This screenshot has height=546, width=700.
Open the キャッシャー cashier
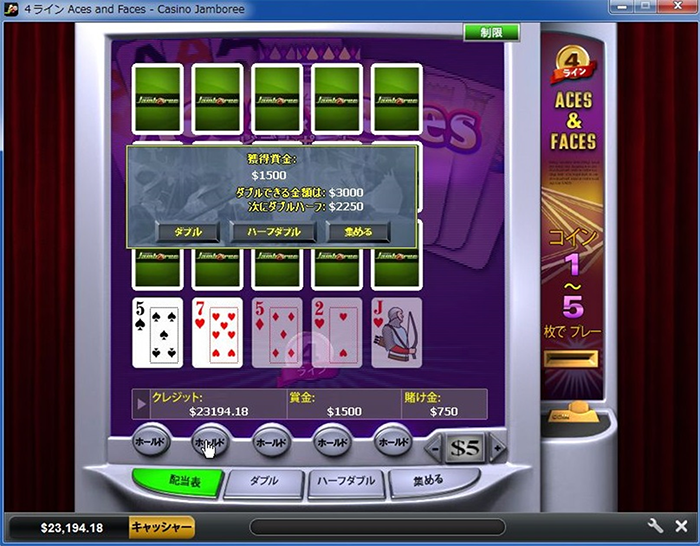161,527
